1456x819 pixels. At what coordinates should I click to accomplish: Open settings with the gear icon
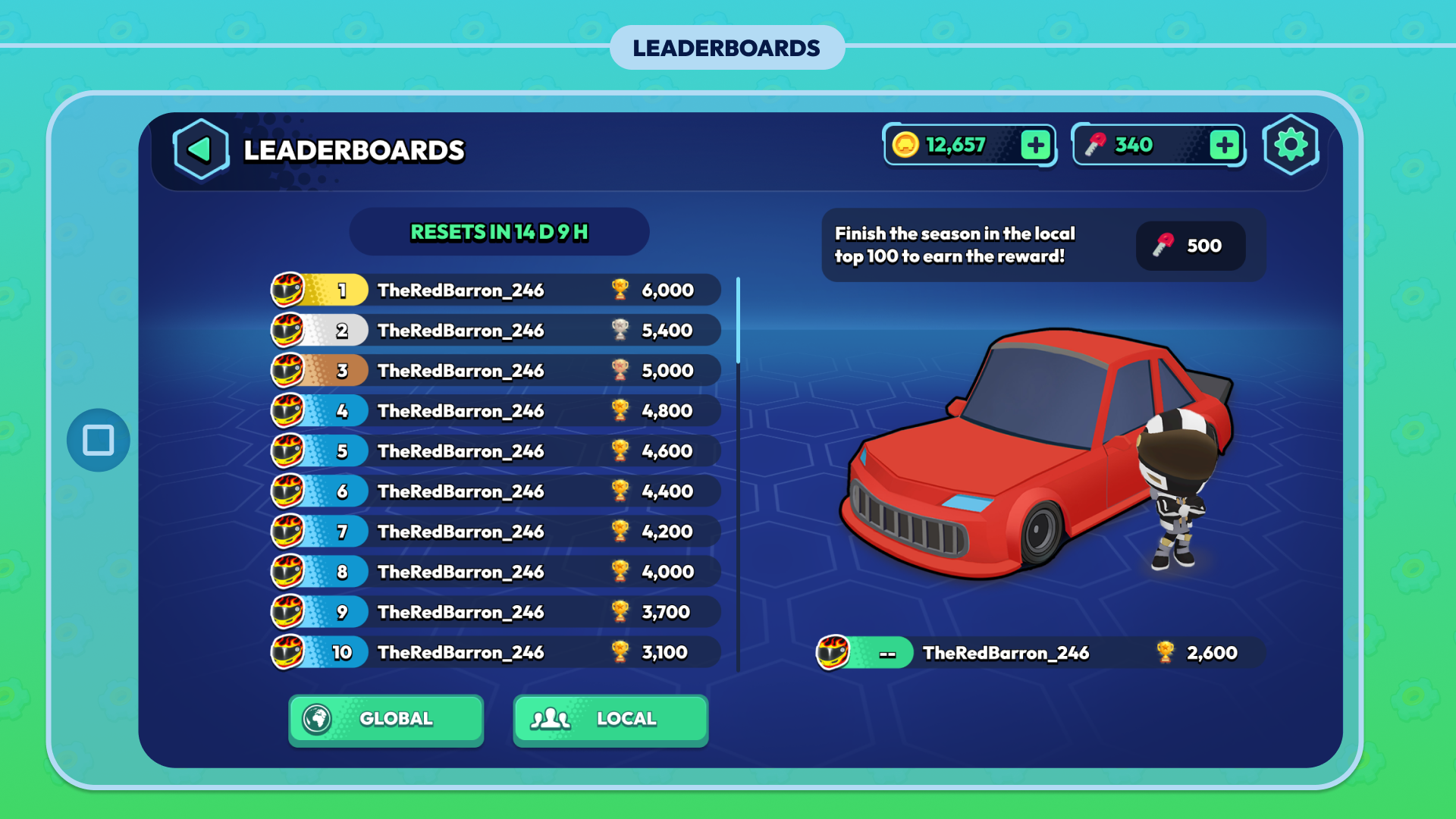click(x=1291, y=145)
